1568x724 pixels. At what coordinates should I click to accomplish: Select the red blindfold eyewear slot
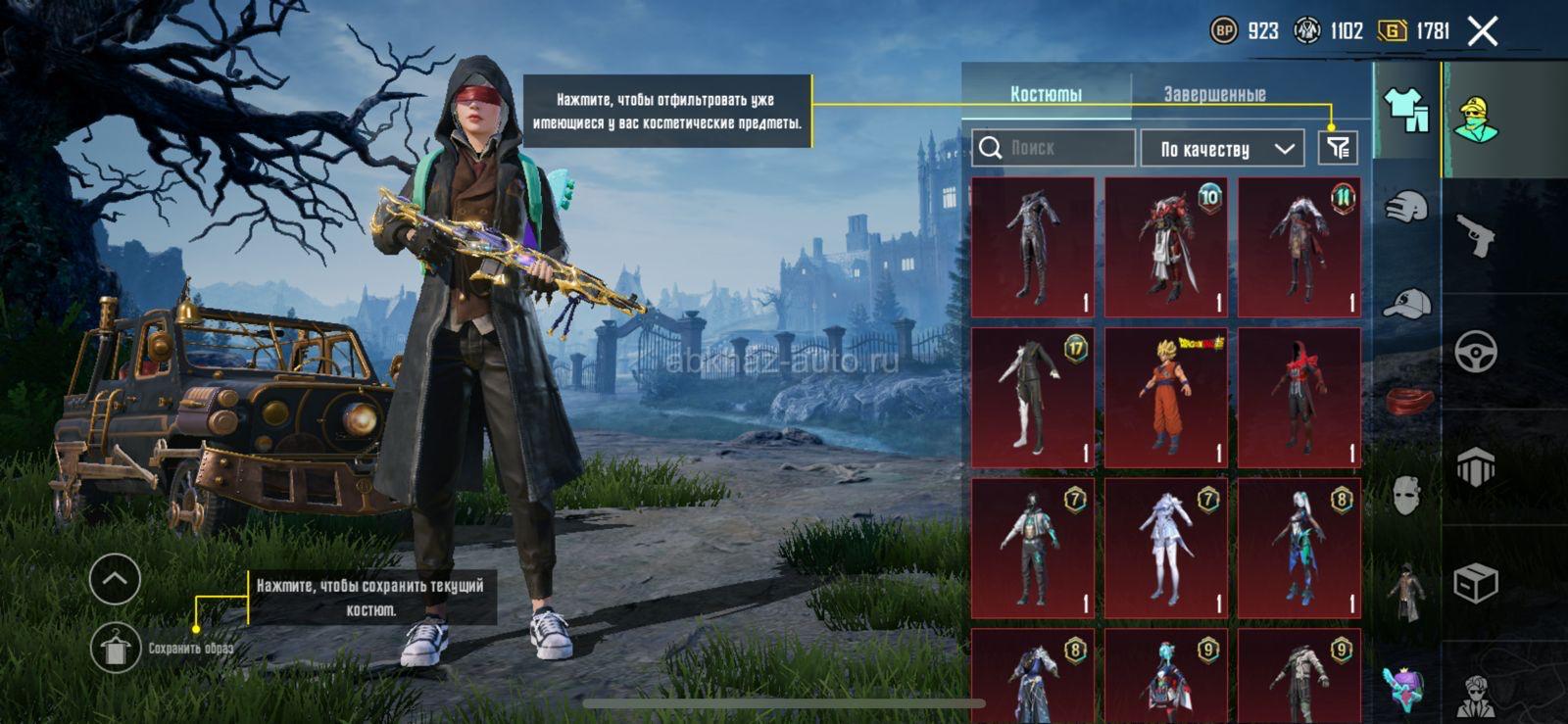[x=1406, y=400]
